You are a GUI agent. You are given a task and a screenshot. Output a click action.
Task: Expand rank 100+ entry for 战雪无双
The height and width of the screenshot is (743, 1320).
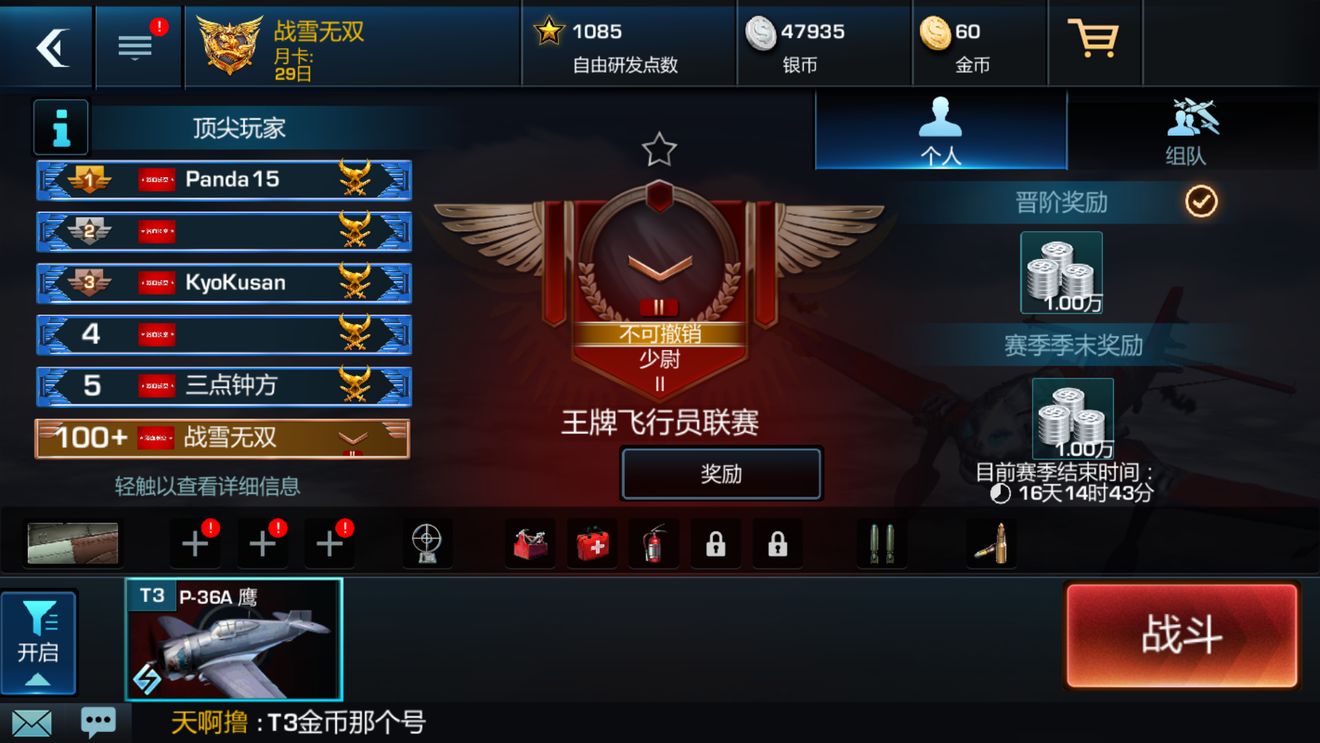pos(222,438)
